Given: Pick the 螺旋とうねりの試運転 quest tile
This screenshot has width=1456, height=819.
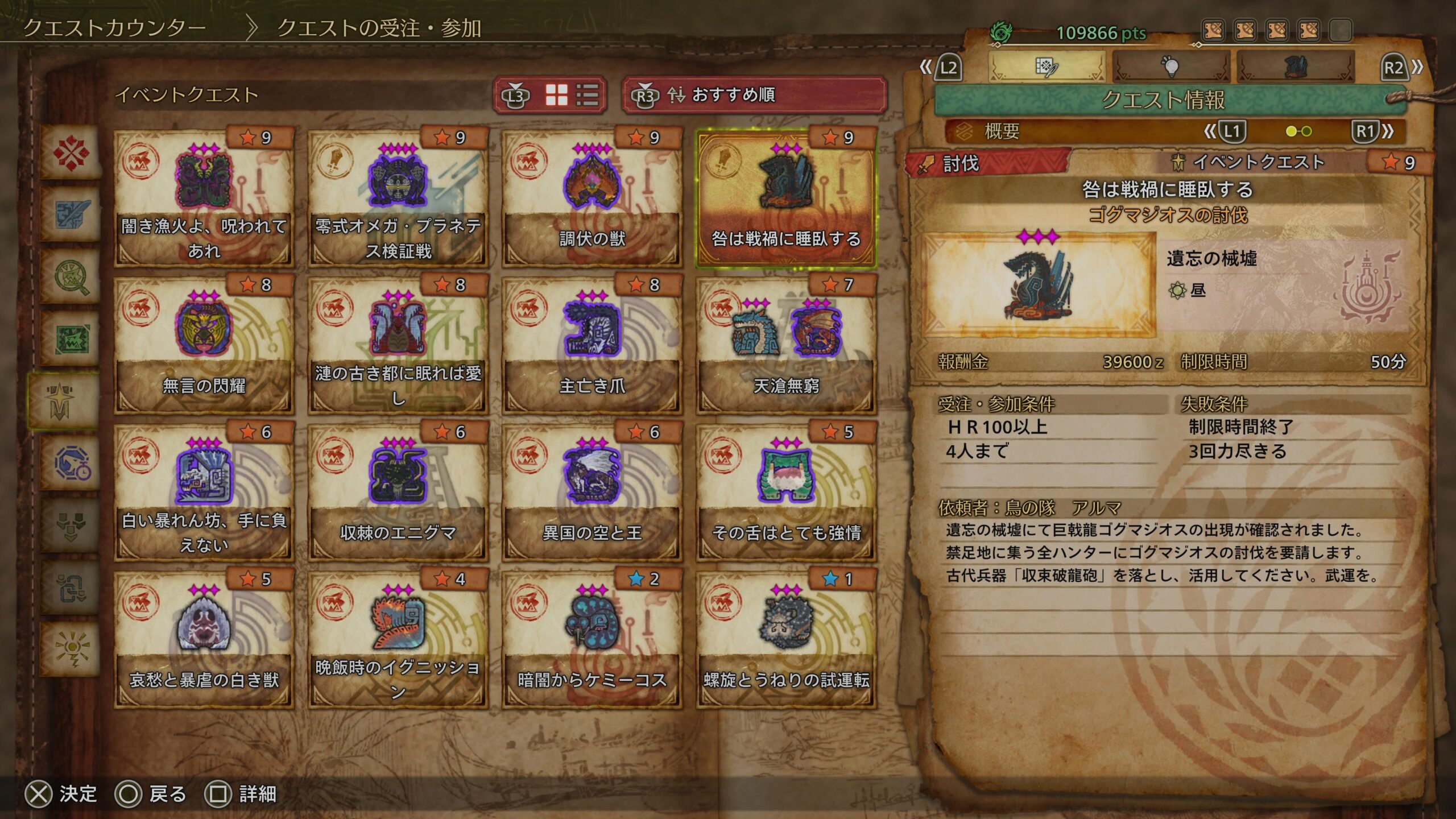Looking at the screenshot, I should [x=786, y=639].
